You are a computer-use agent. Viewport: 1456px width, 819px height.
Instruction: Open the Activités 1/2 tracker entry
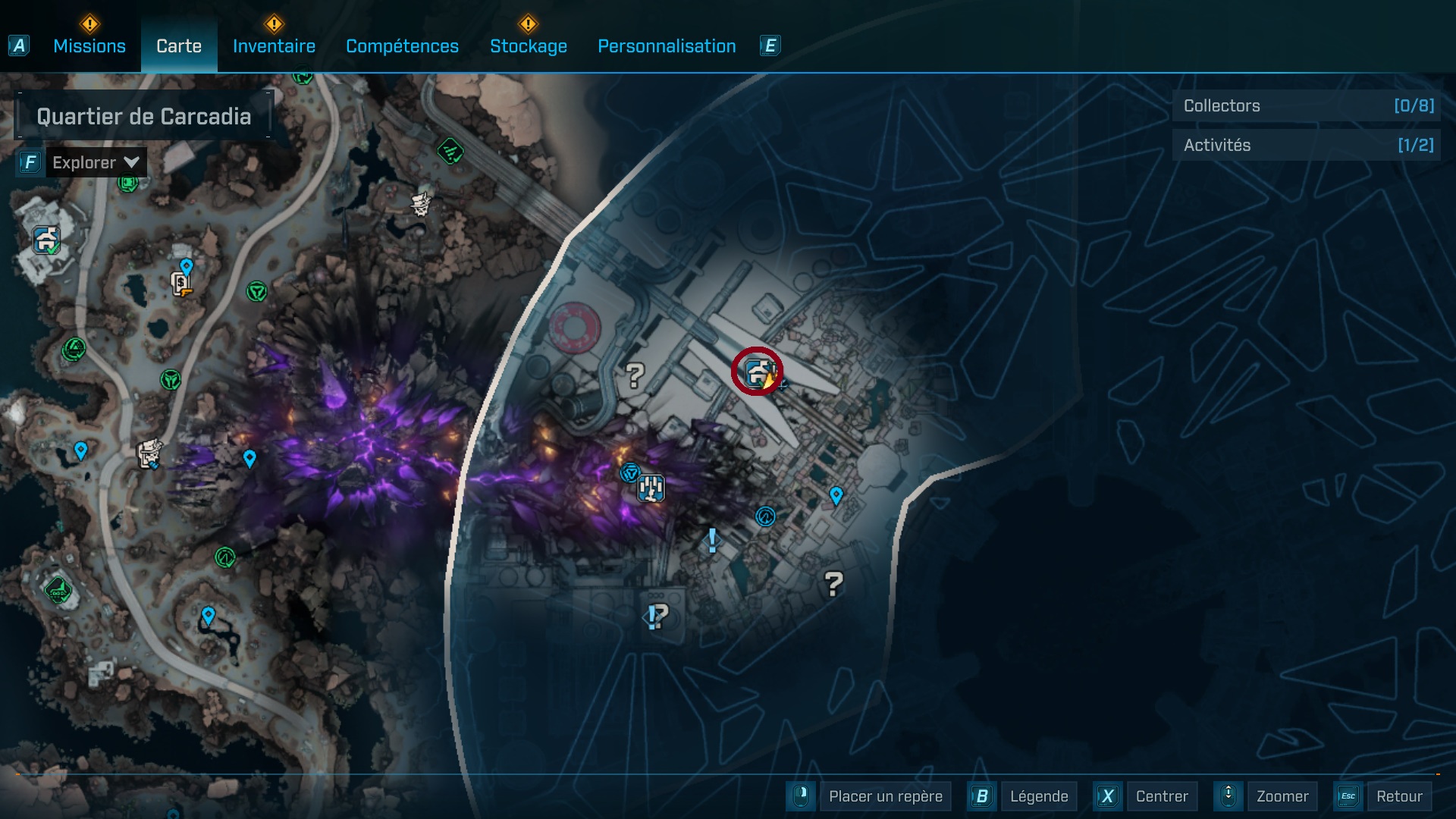click(1306, 145)
